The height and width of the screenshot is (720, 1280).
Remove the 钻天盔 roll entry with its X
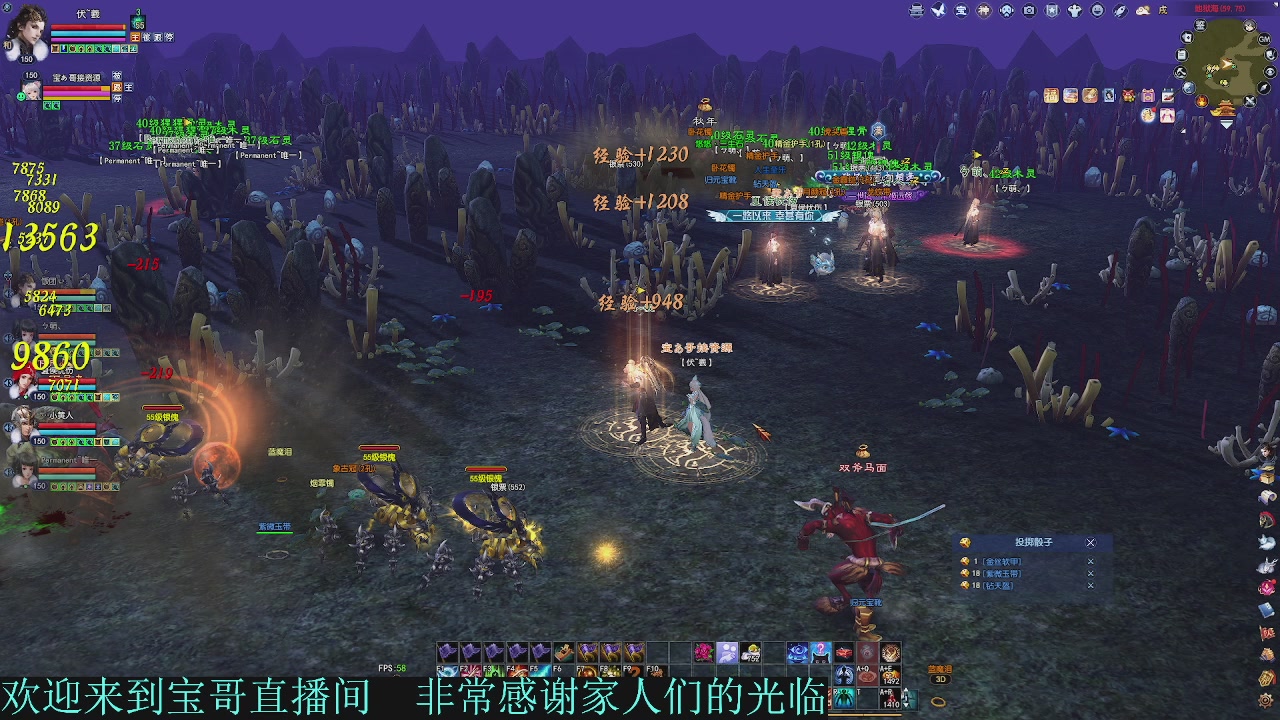1091,586
